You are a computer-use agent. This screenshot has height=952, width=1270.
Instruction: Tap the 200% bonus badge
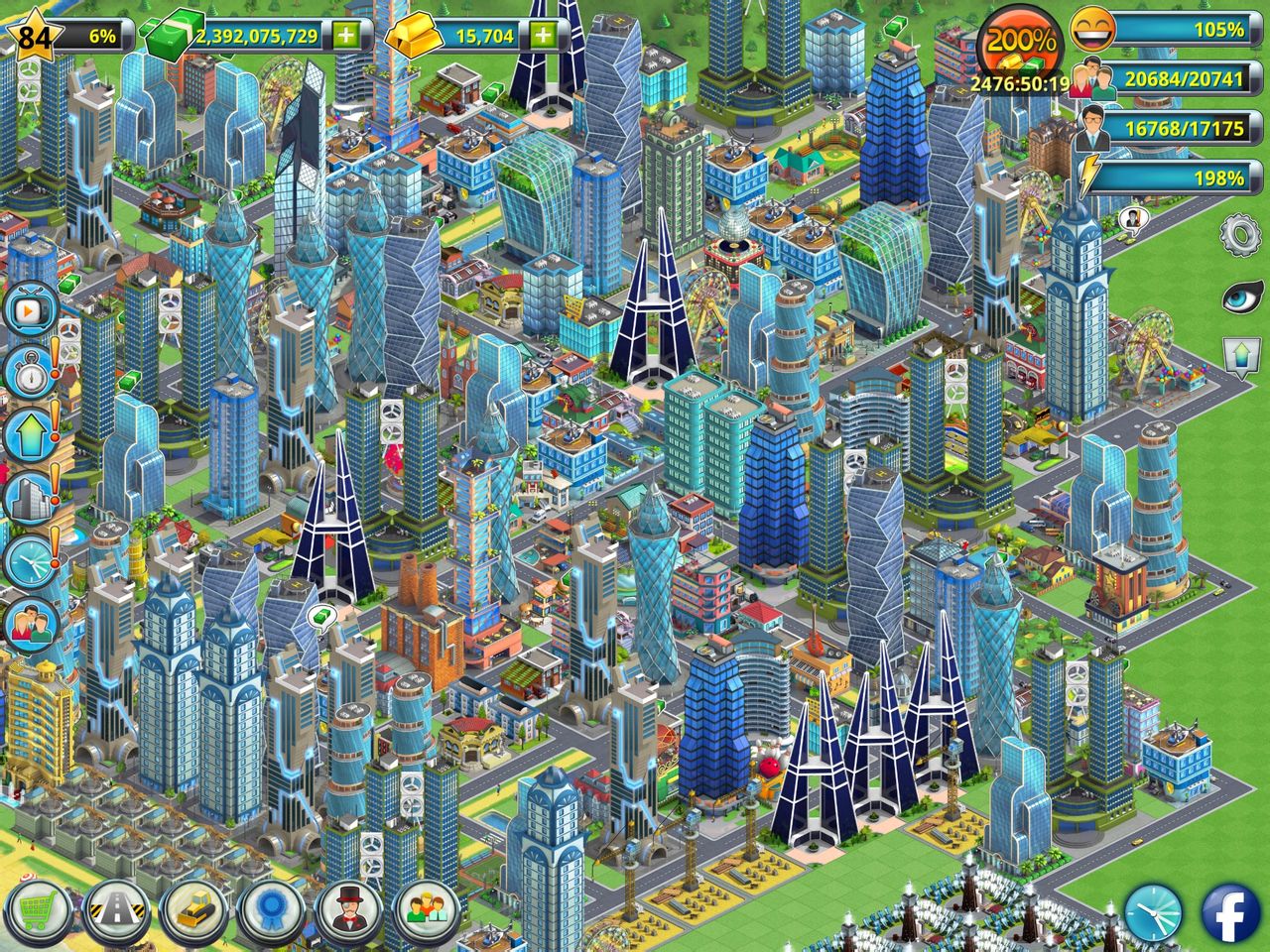pos(1020,43)
